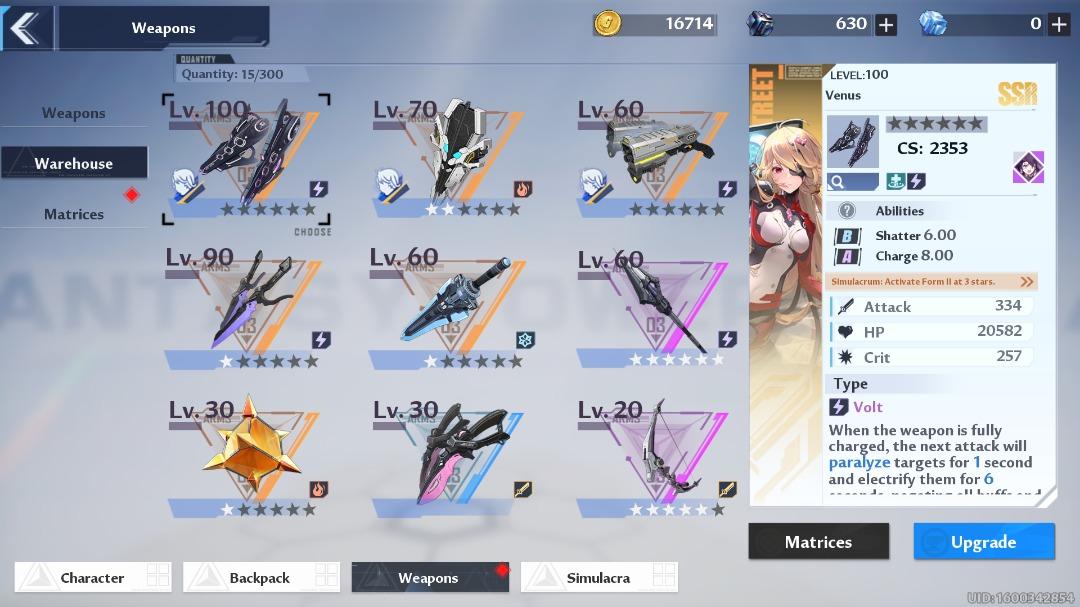Viewport: 1080px width, 607px height.
Task: Click the blue Upgrade button
Action: pos(984,542)
